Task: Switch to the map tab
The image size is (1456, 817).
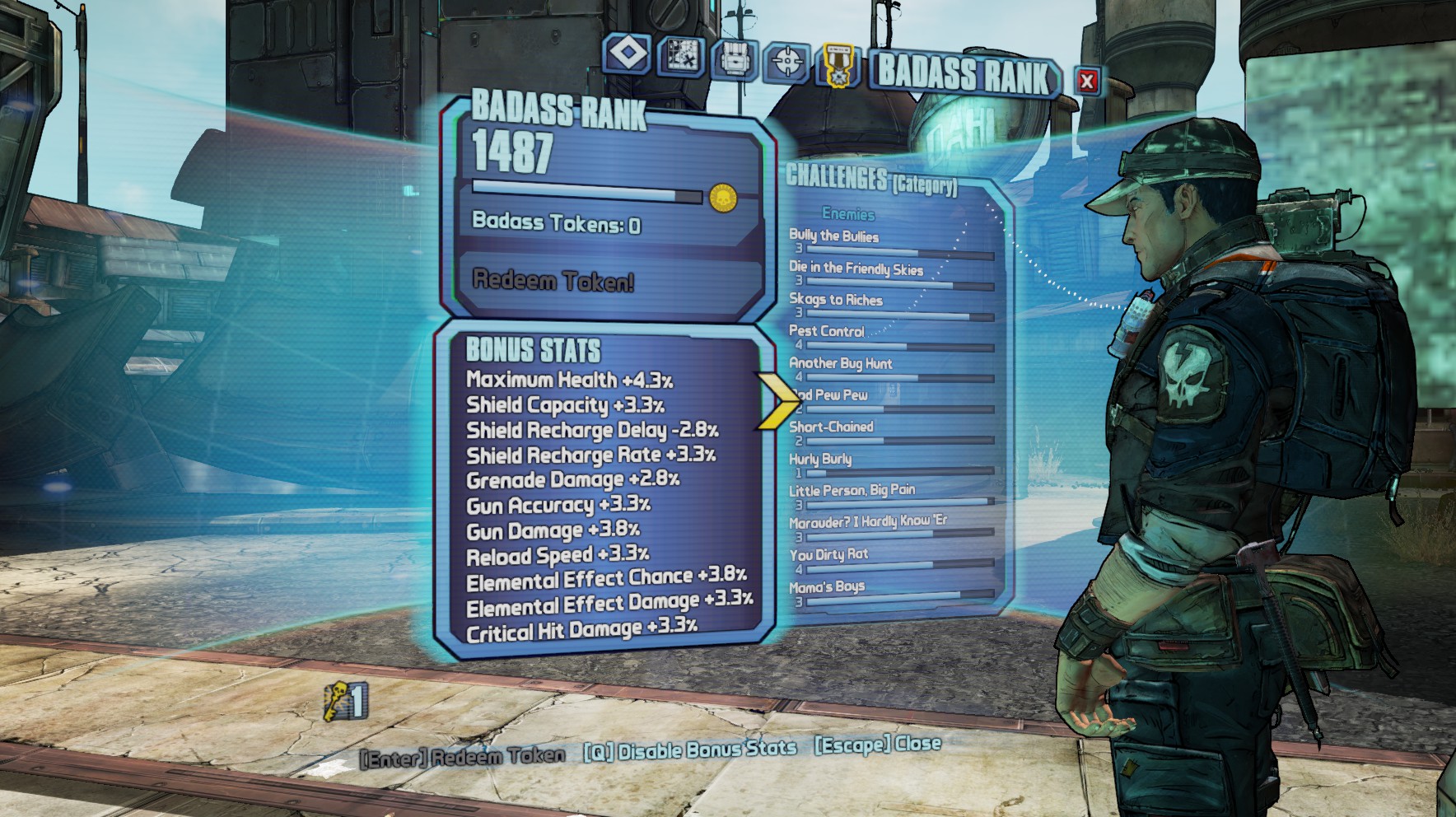Action: click(x=681, y=57)
